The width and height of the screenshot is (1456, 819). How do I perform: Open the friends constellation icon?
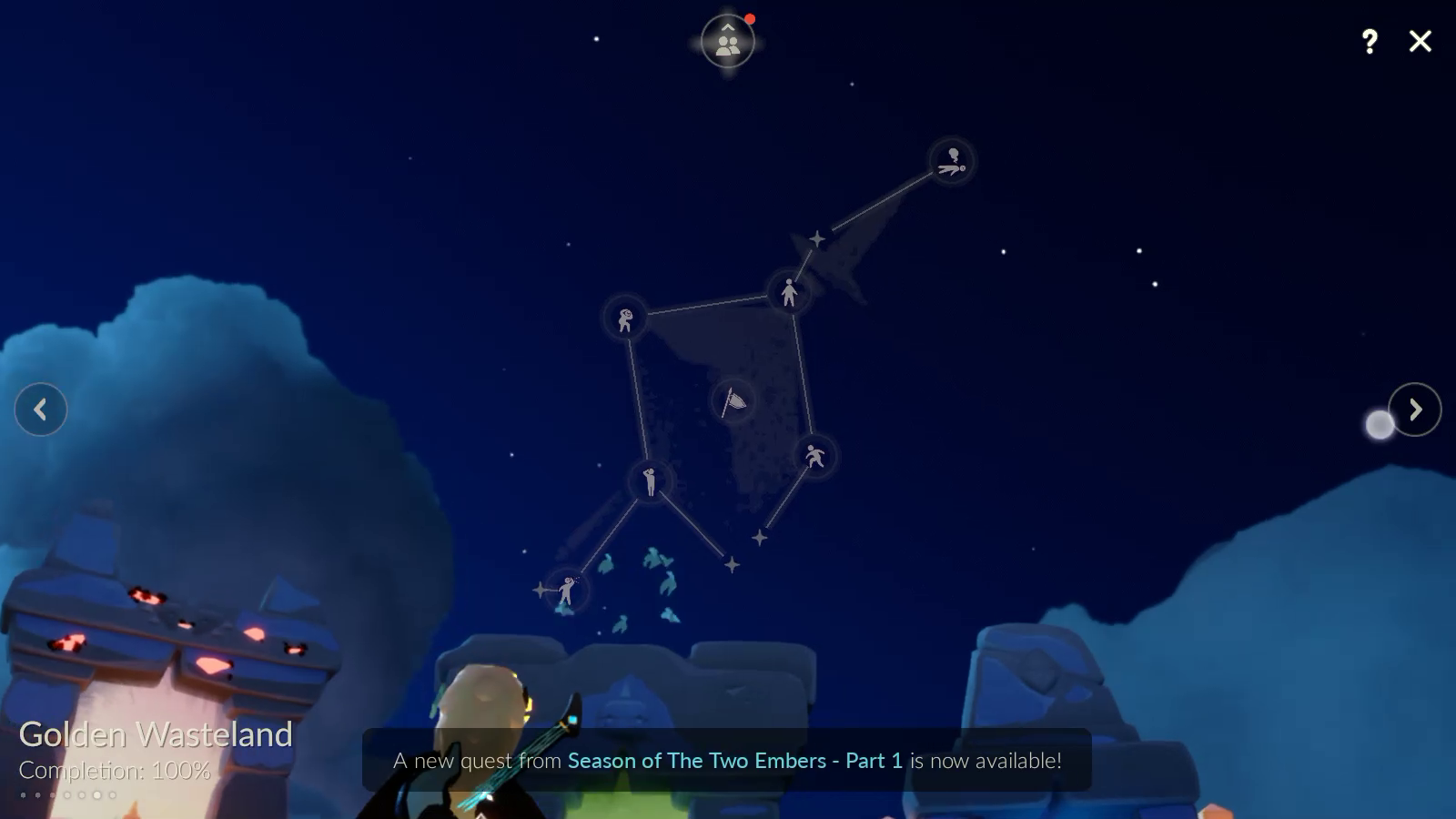click(728, 42)
